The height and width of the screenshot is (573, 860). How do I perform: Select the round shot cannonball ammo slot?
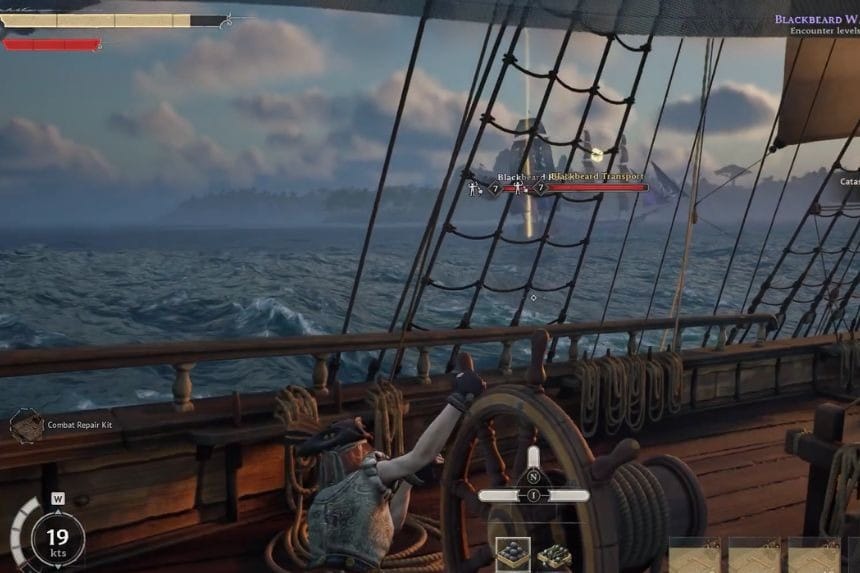coord(513,555)
